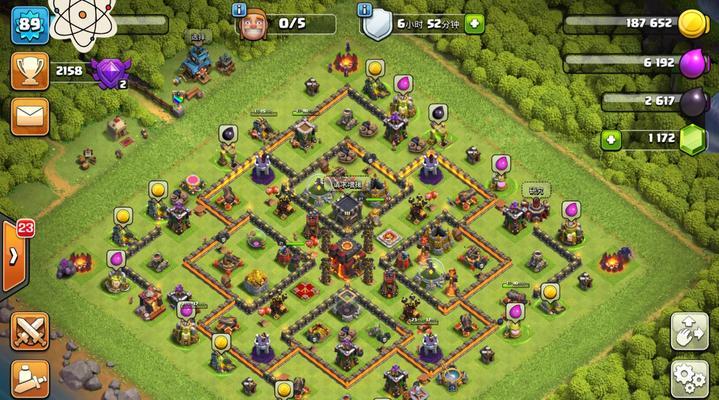Start an attack with crossed swords button
Screen dimensions: 719x400
[x=30, y=333]
